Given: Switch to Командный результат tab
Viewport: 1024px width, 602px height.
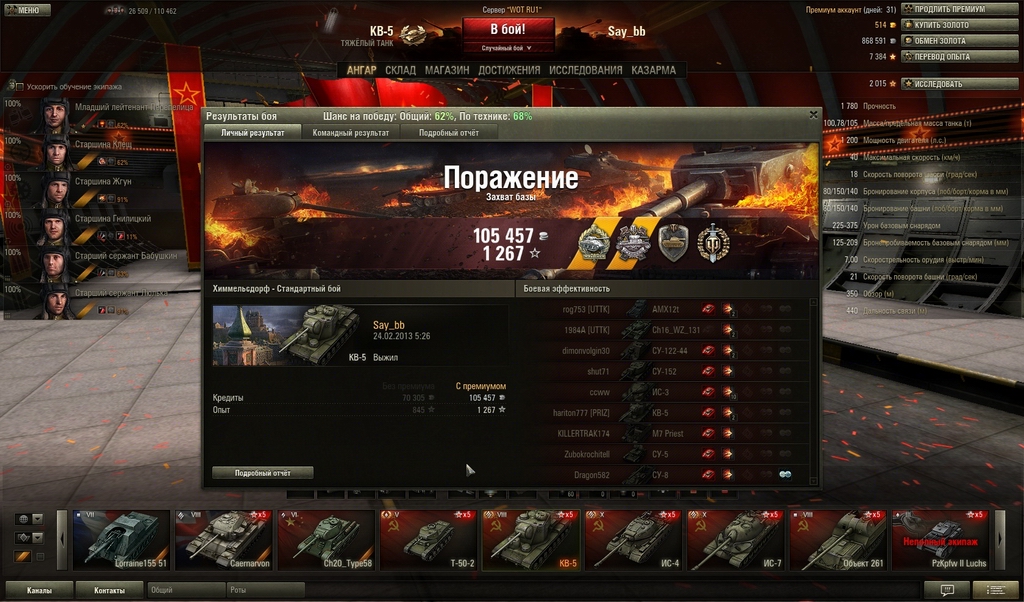Looking at the screenshot, I should 350,132.
